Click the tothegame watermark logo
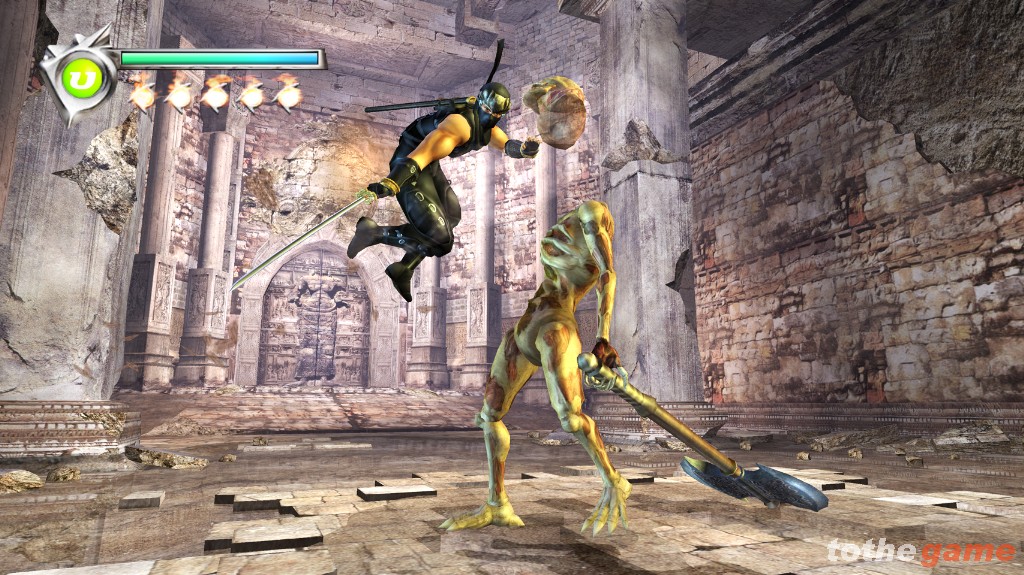The width and height of the screenshot is (1024, 575). [x=920, y=551]
